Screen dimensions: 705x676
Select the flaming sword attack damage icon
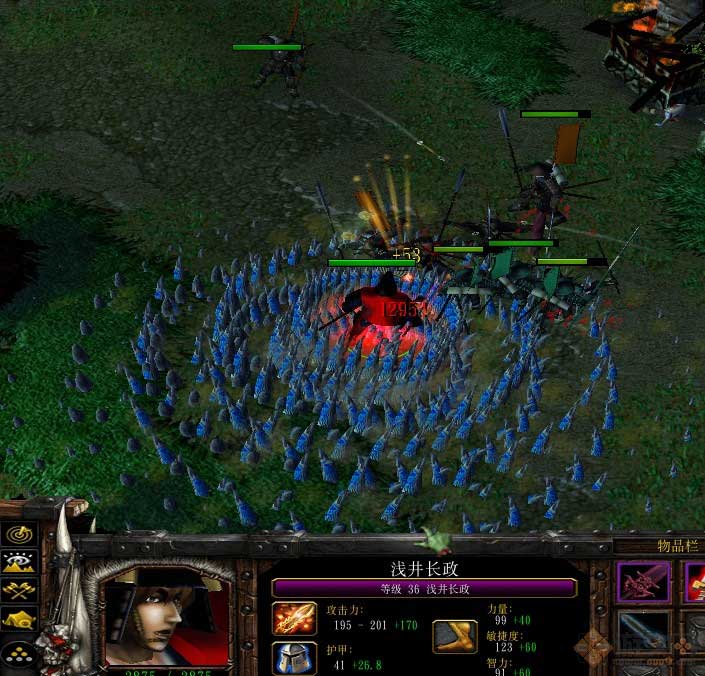pyautogui.click(x=294, y=619)
